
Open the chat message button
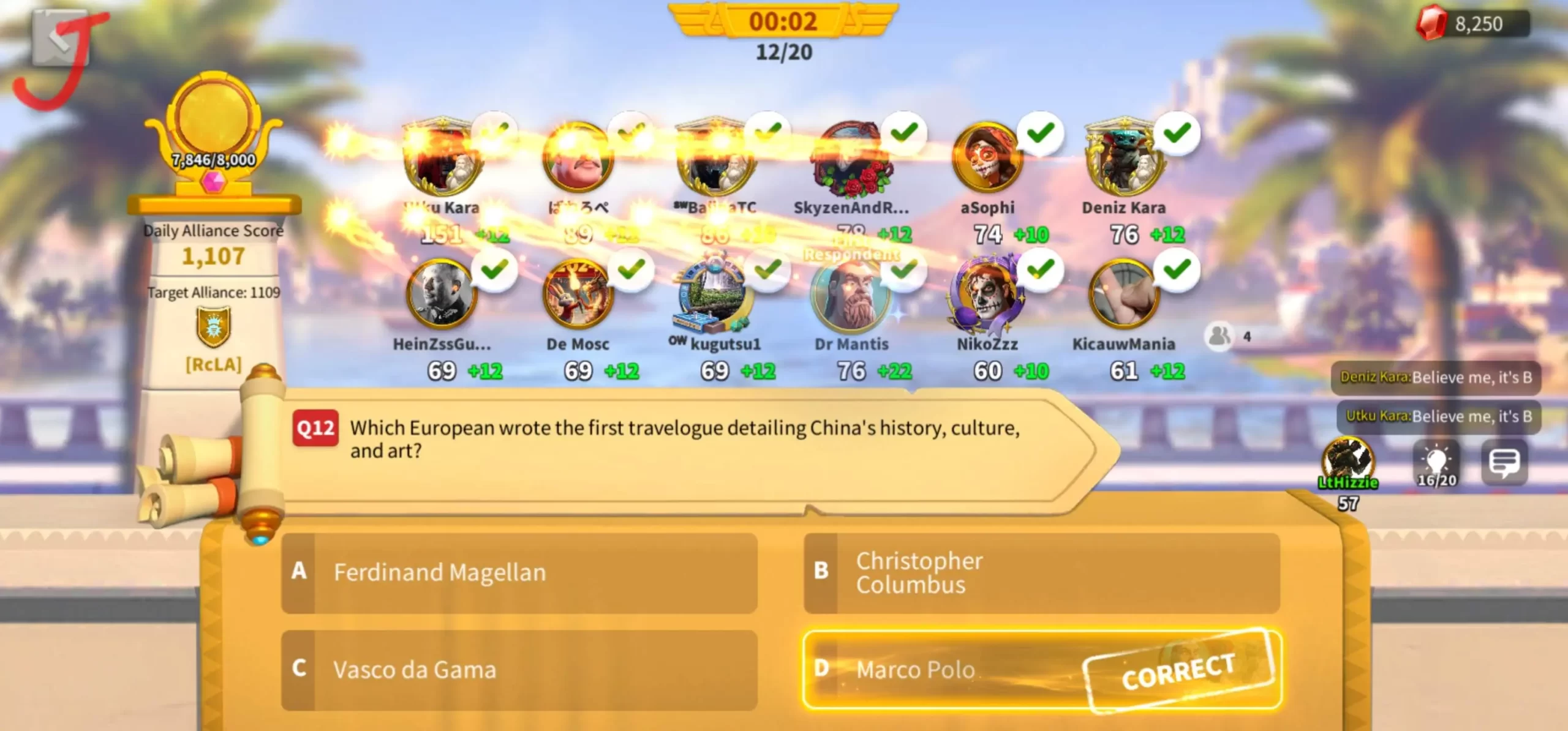coord(1504,463)
